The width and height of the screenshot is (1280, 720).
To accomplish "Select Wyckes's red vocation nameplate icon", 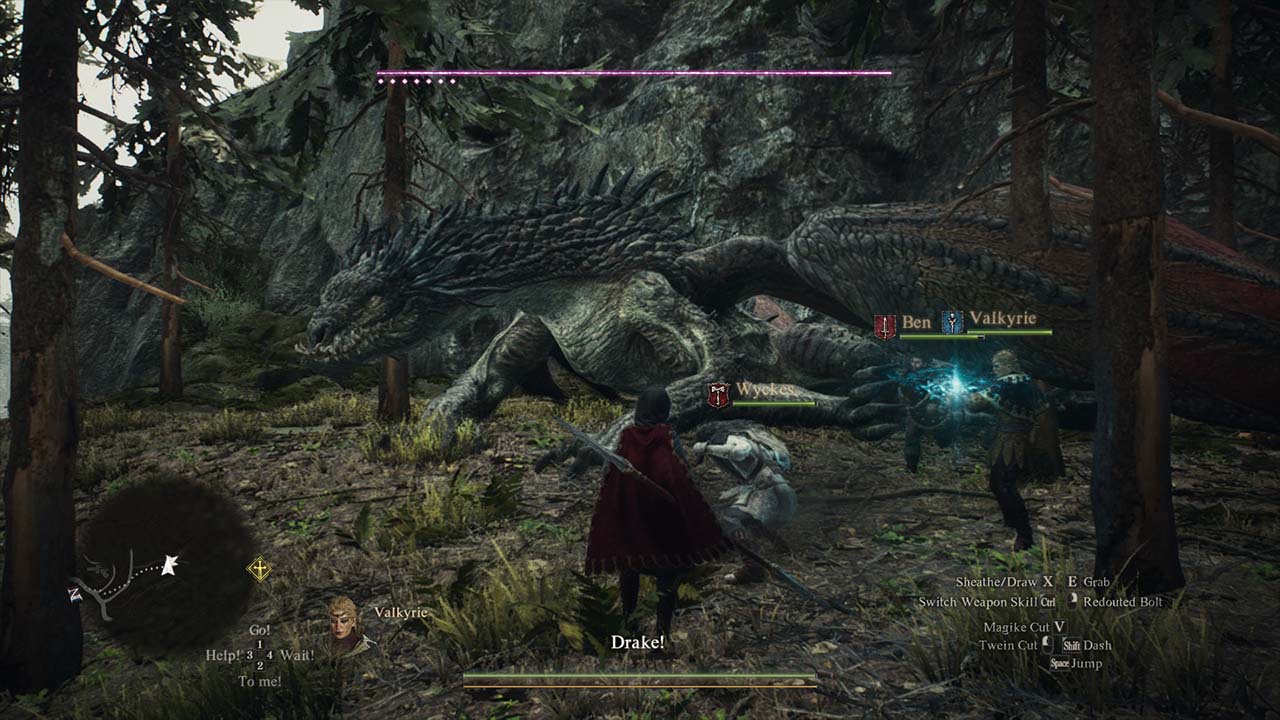I will (718, 394).
